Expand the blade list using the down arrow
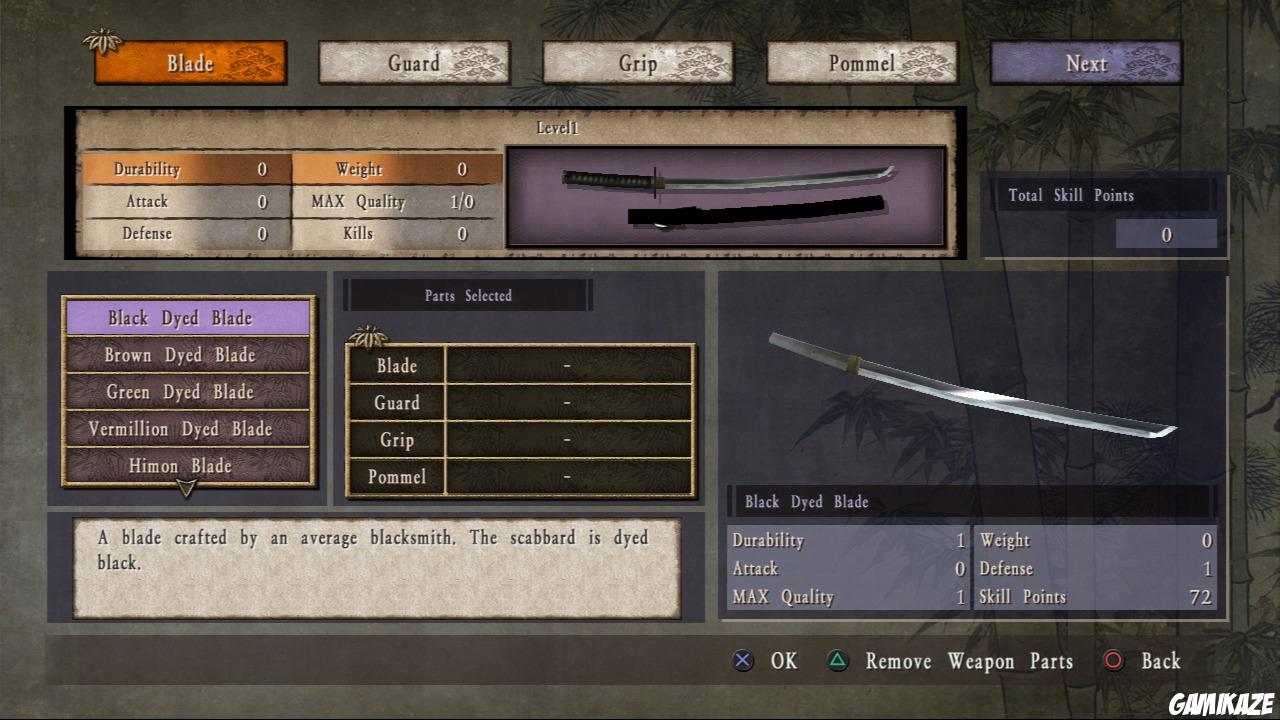 187,490
